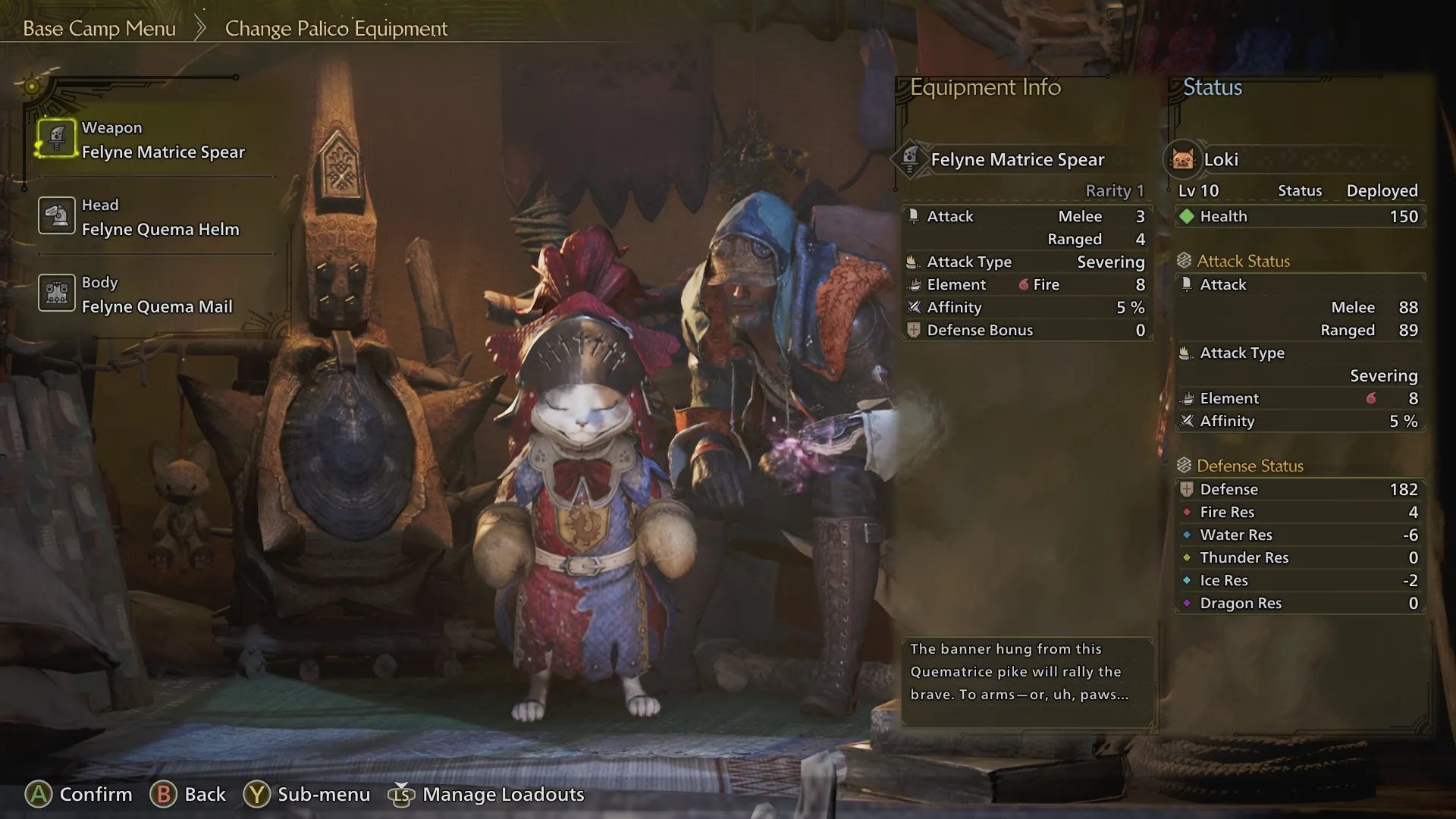Open the Sub-menu option
Image resolution: width=1456 pixels, height=819 pixels.
pyautogui.click(x=306, y=794)
